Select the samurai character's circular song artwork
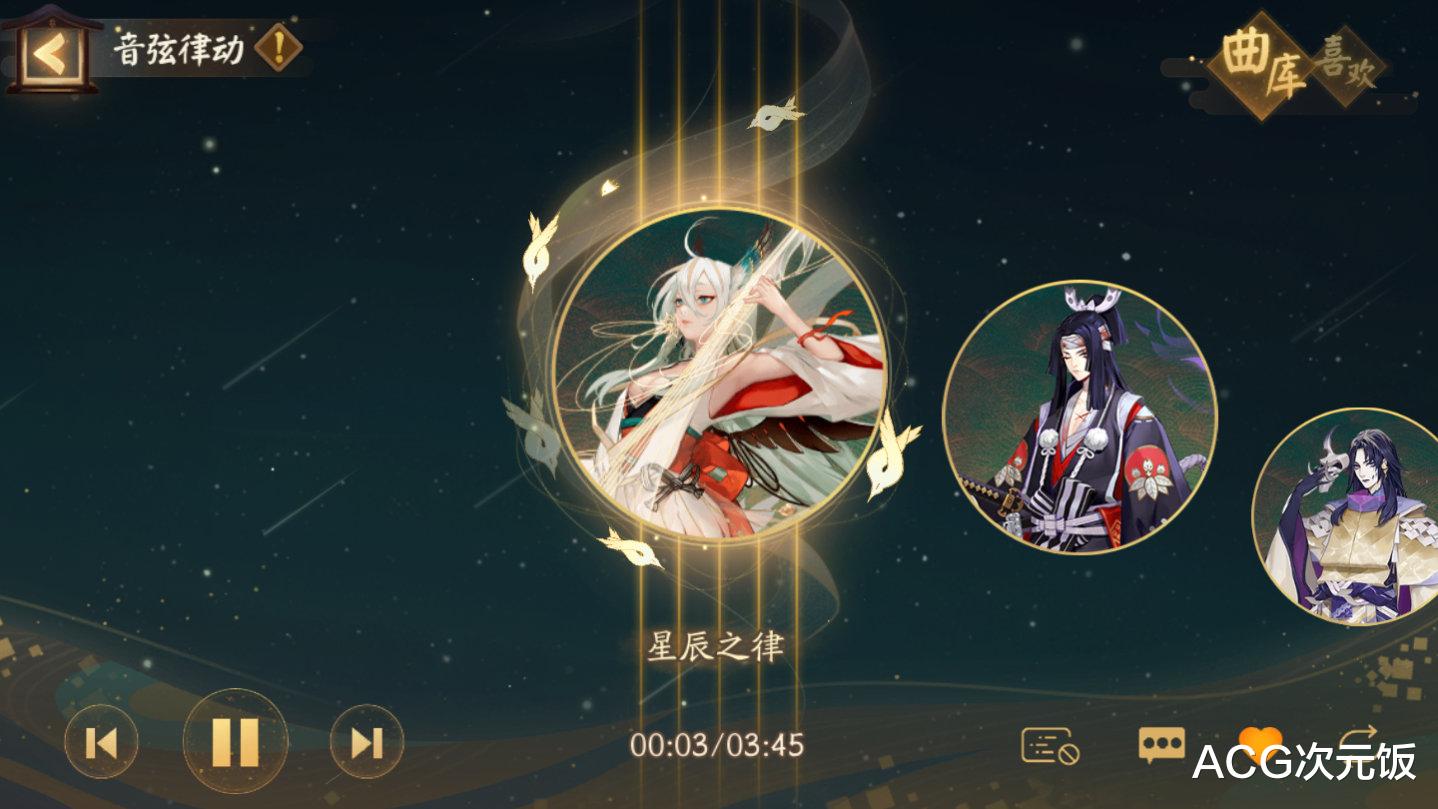The width and height of the screenshot is (1438, 809). coord(1085,420)
